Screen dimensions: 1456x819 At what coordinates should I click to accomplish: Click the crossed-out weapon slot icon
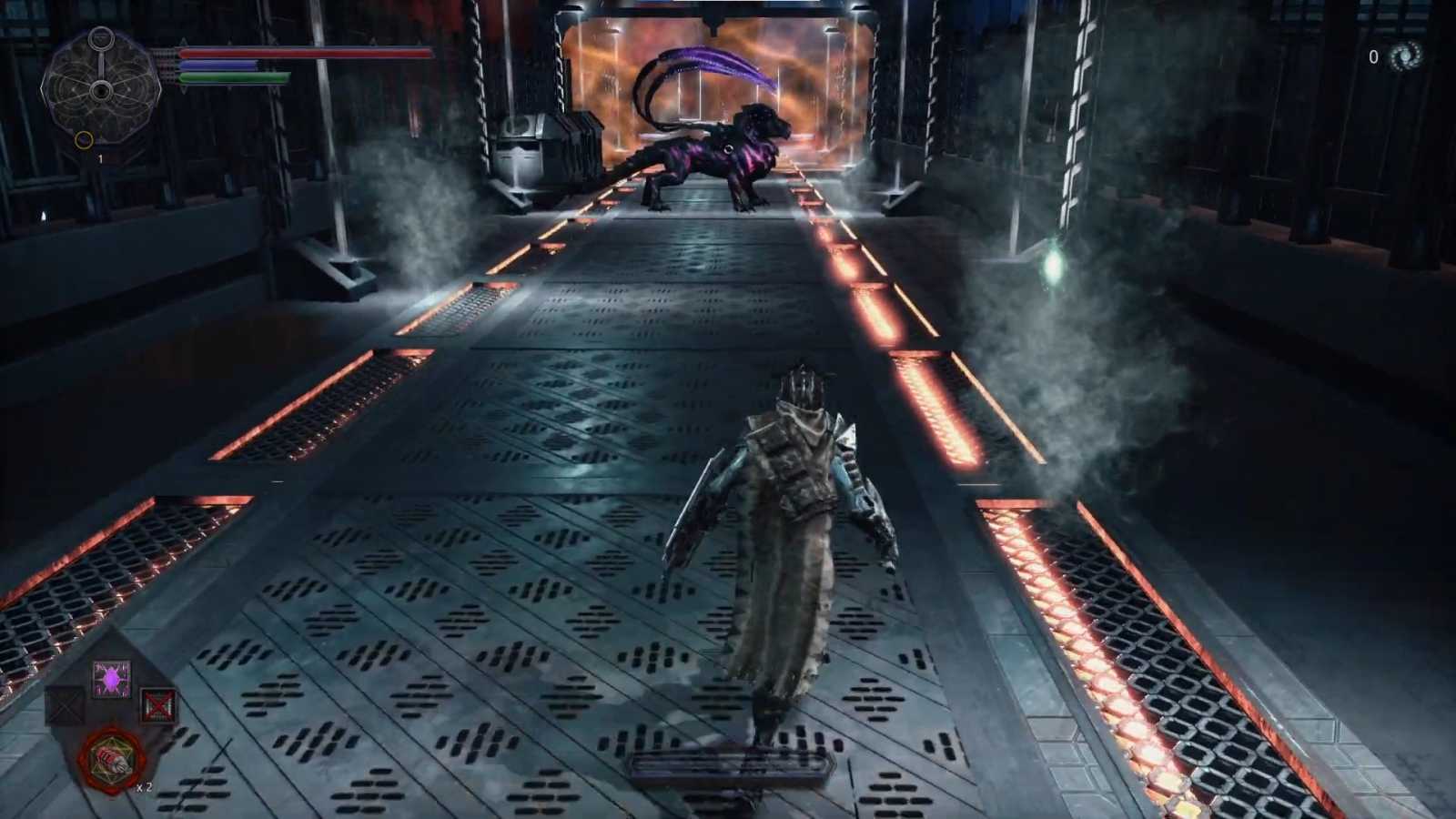(x=160, y=705)
